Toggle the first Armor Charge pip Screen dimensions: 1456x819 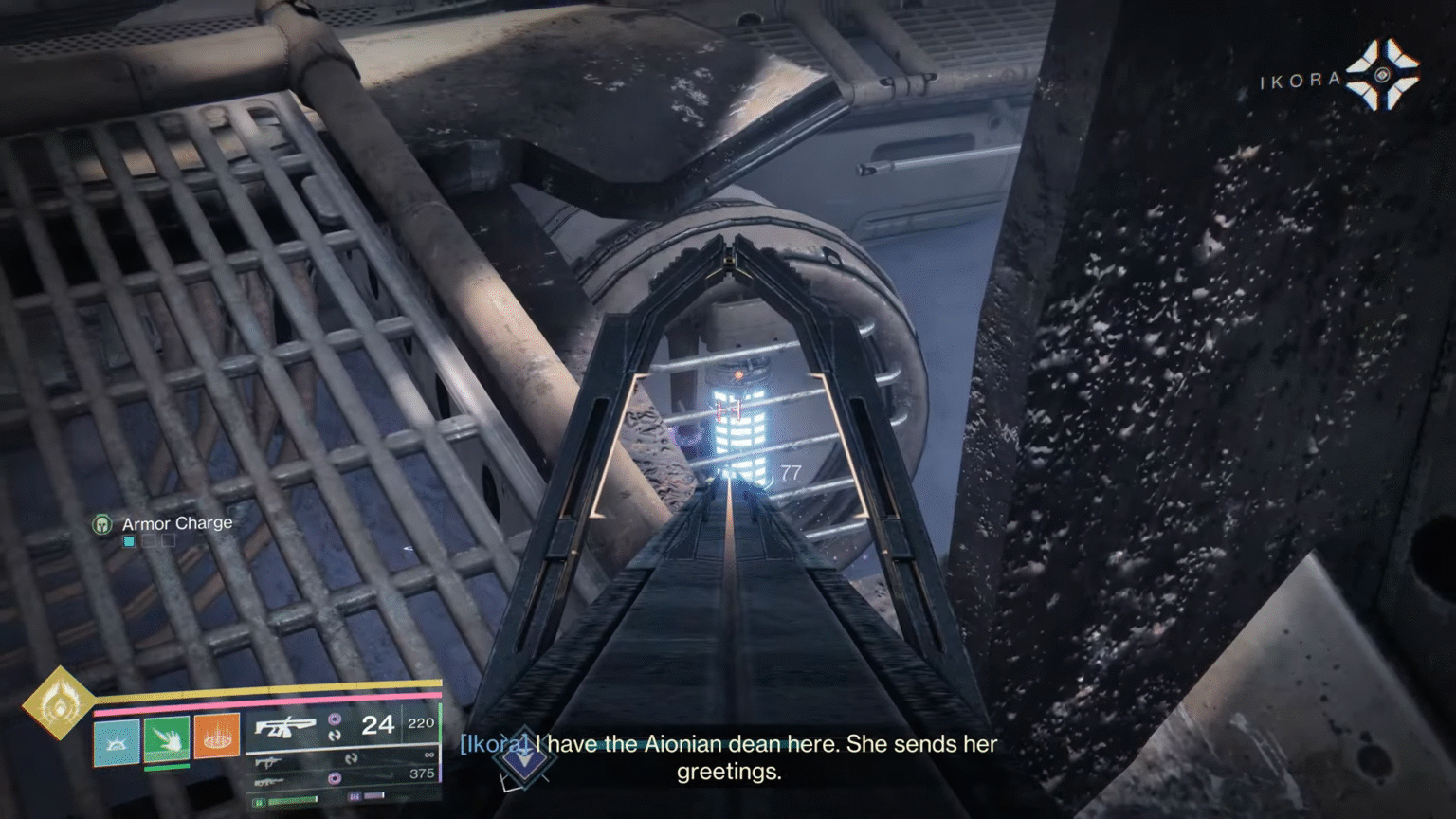pos(128,540)
